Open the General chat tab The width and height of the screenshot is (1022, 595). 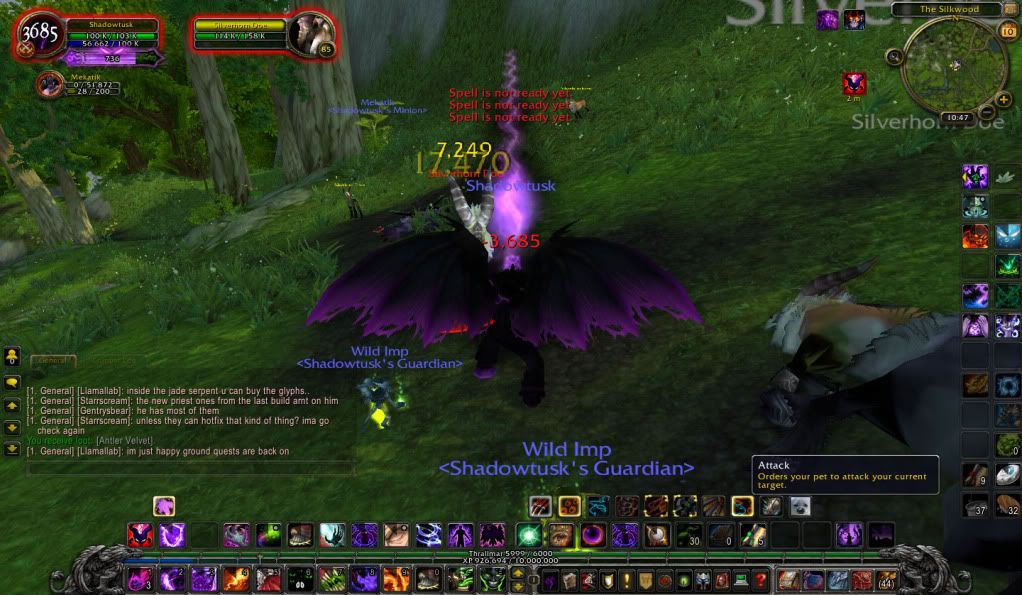[x=52, y=359]
